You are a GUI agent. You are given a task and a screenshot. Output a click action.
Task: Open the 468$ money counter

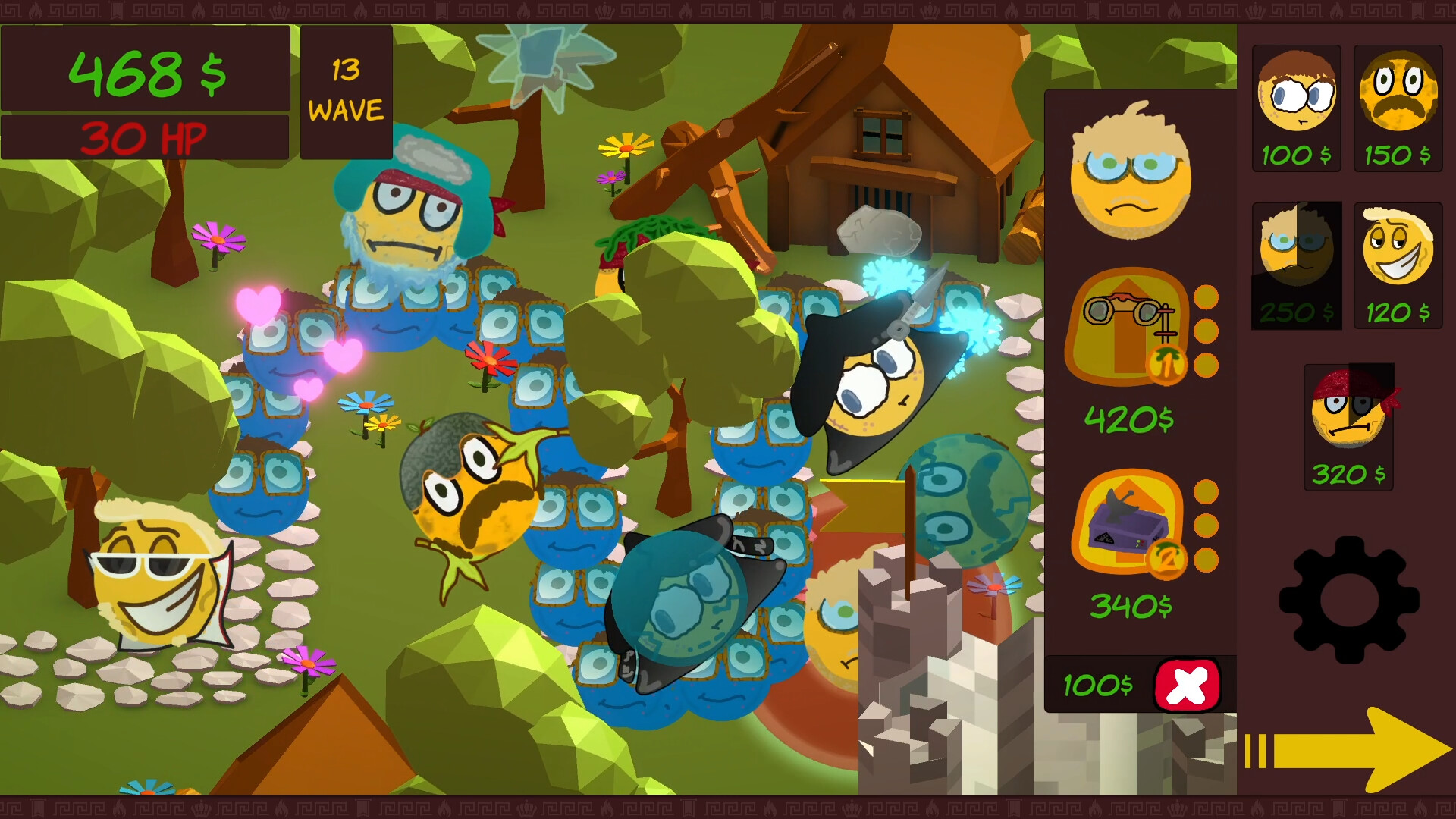(x=146, y=72)
